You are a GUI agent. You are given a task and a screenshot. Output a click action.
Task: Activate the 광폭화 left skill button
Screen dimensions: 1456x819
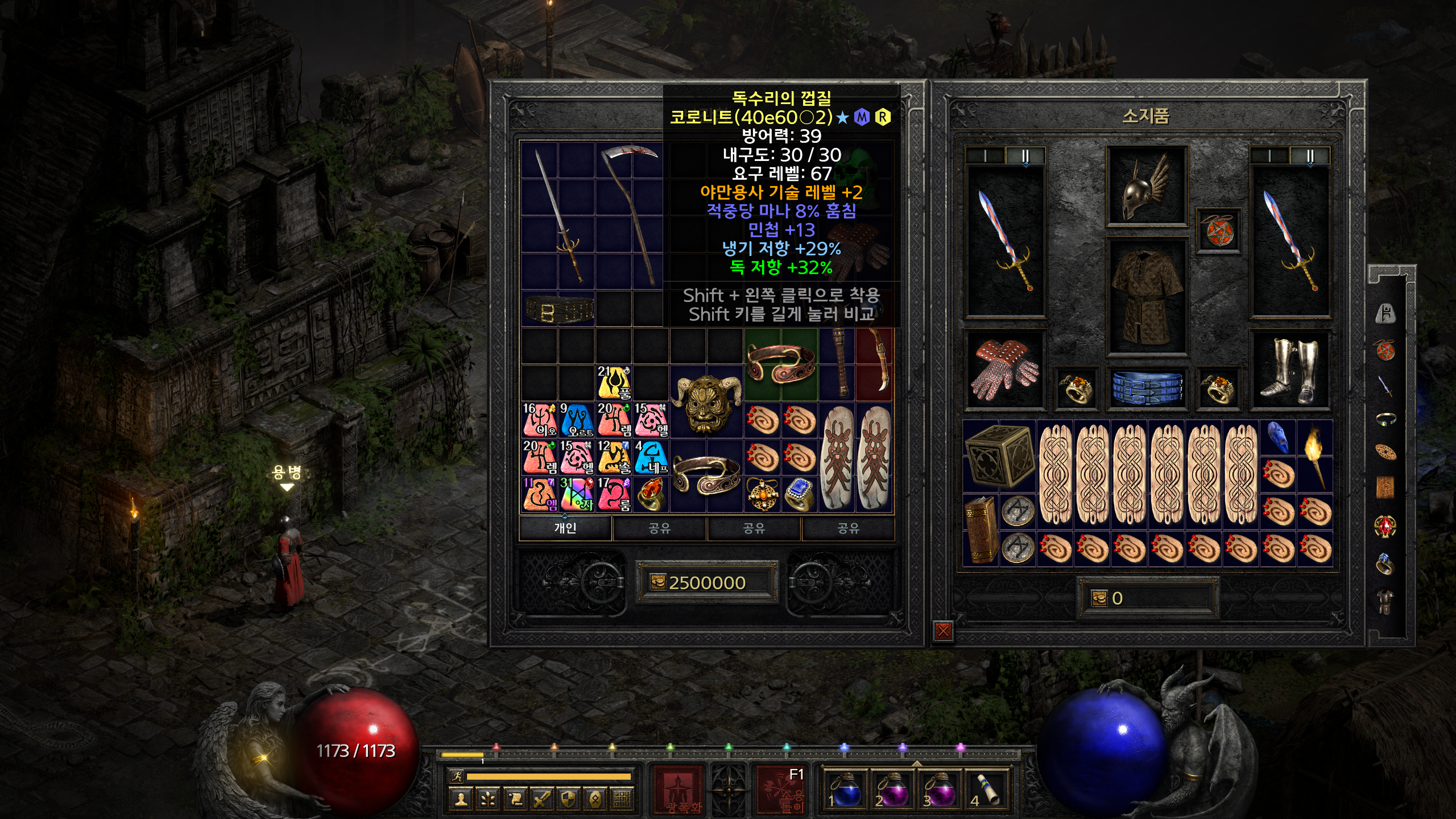[x=677, y=789]
